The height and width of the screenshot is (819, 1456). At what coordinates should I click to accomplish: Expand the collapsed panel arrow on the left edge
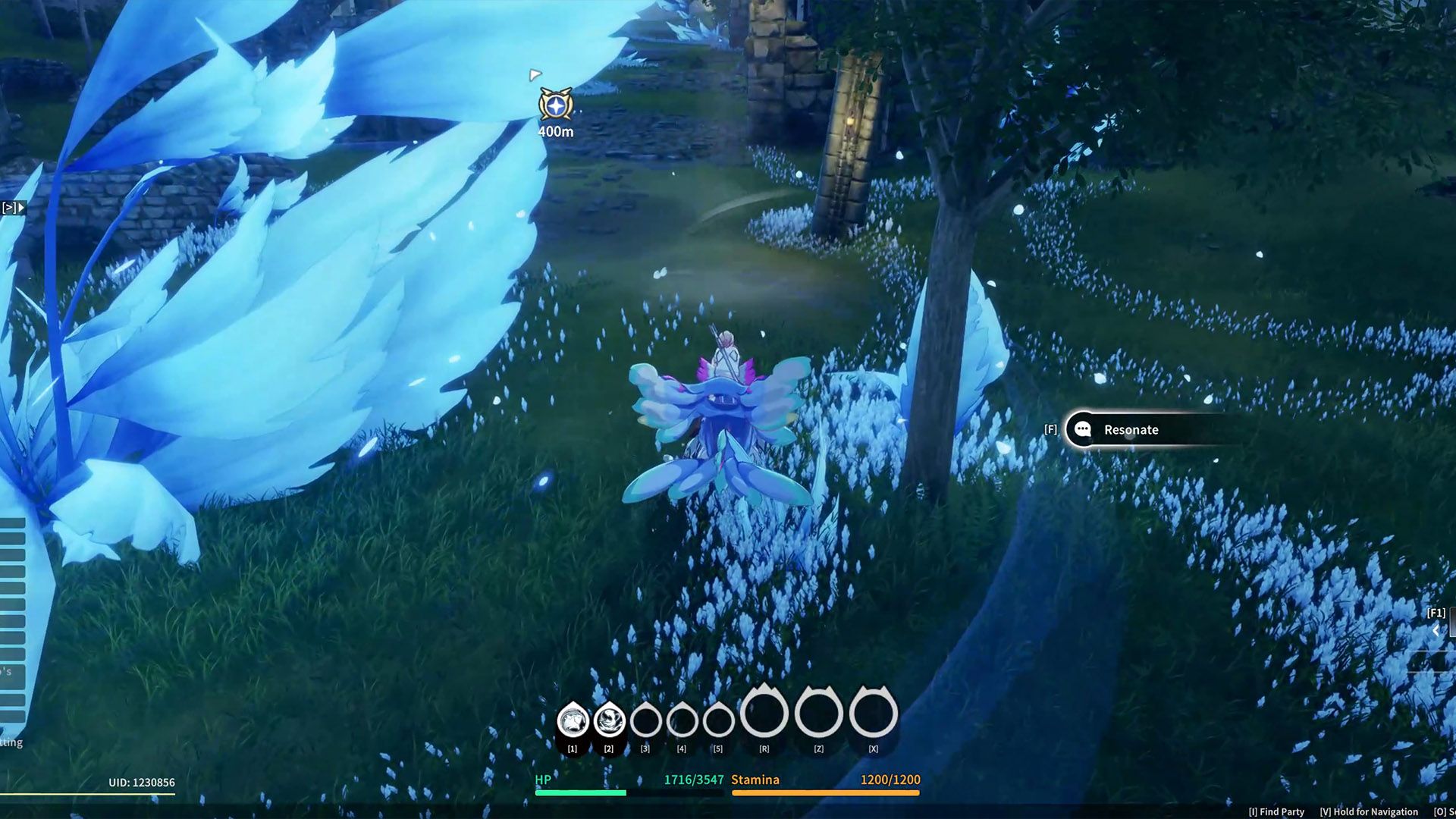coord(14,207)
